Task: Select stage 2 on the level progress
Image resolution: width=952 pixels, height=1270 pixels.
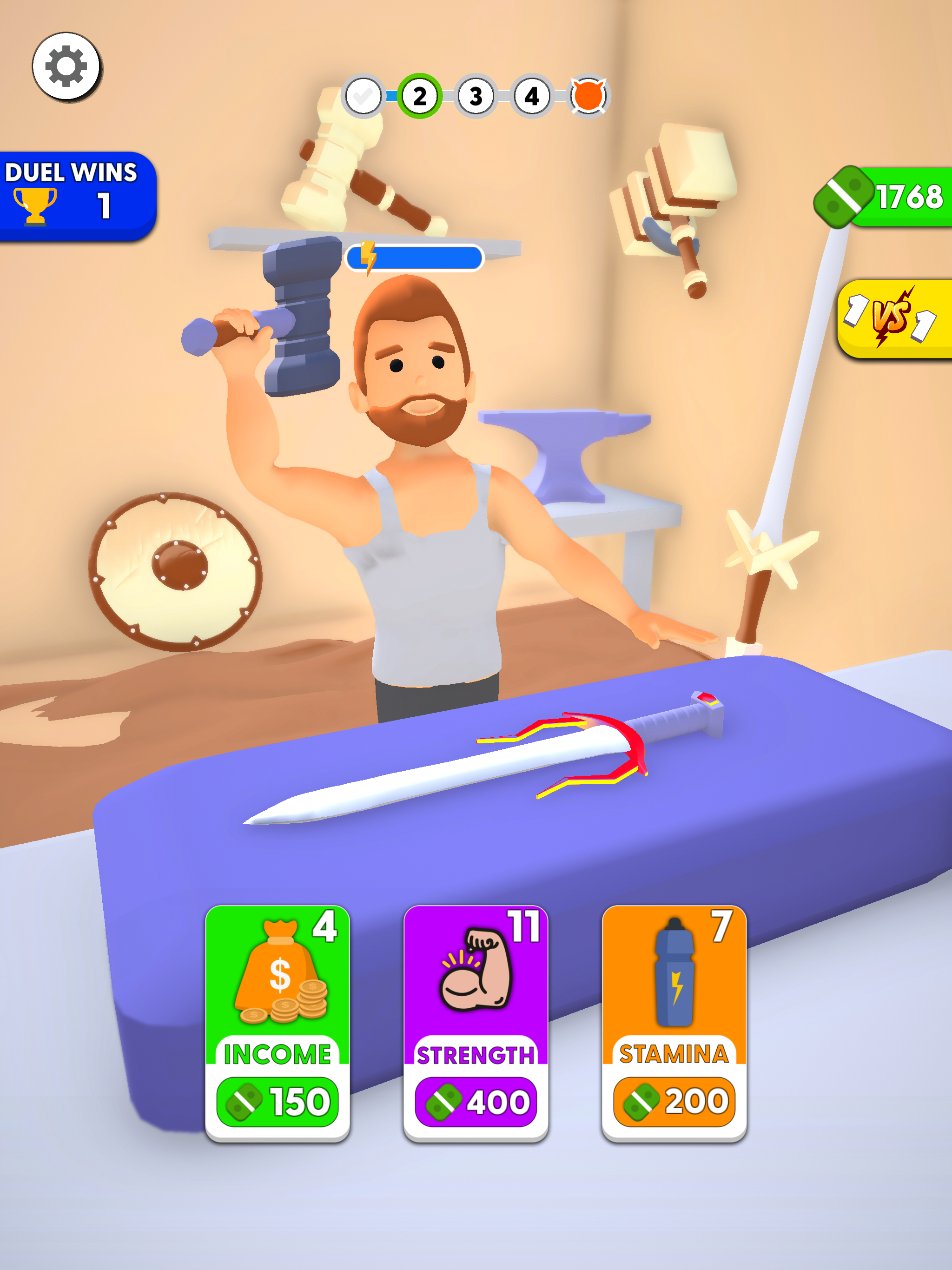Action: (x=420, y=96)
